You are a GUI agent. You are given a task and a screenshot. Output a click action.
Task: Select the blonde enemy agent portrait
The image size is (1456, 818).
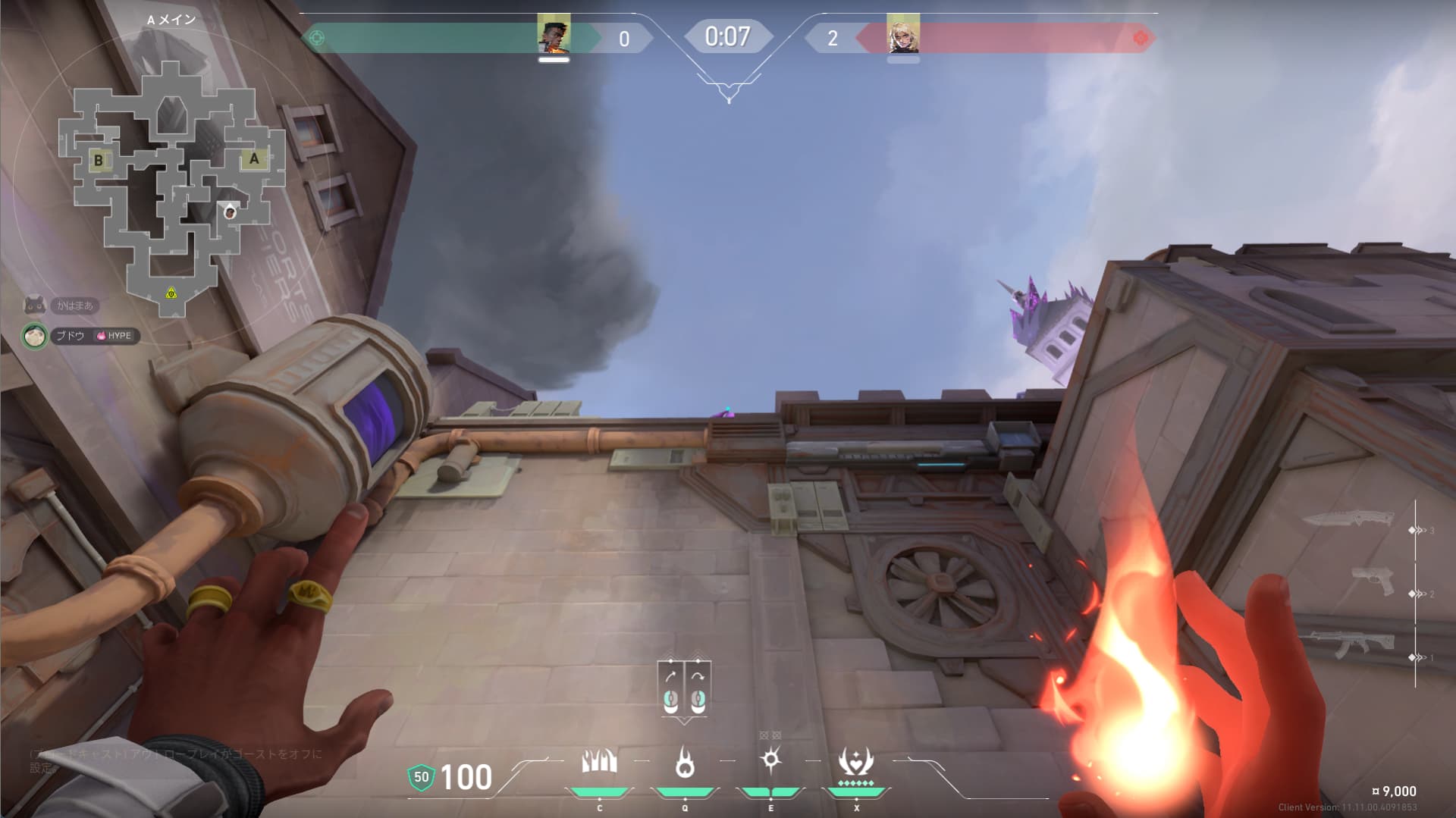pos(902,34)
